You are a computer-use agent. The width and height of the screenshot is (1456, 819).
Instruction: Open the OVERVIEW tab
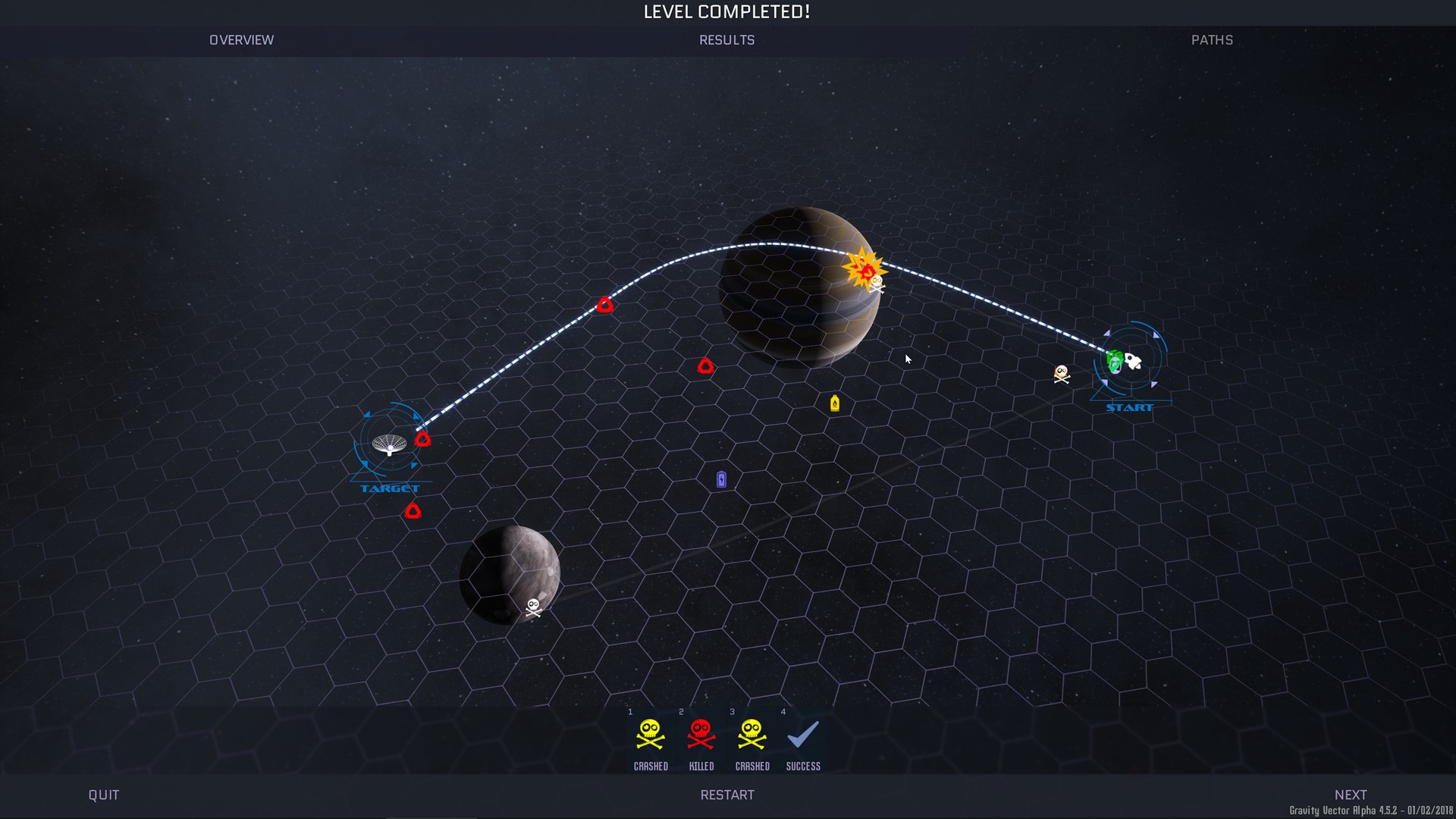point(242,40)
